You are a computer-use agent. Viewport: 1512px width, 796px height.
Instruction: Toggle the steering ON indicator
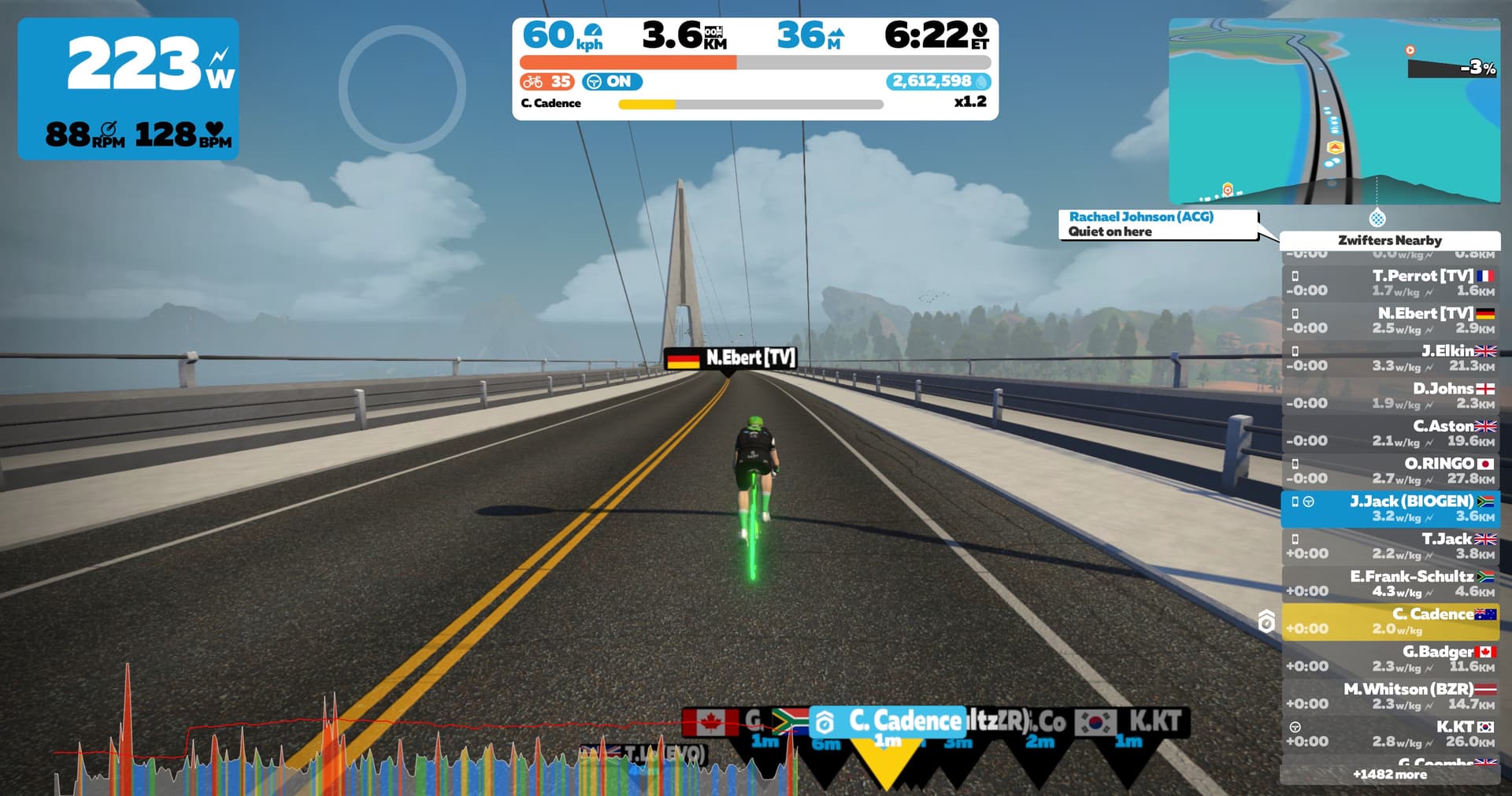tap(612, 82)
